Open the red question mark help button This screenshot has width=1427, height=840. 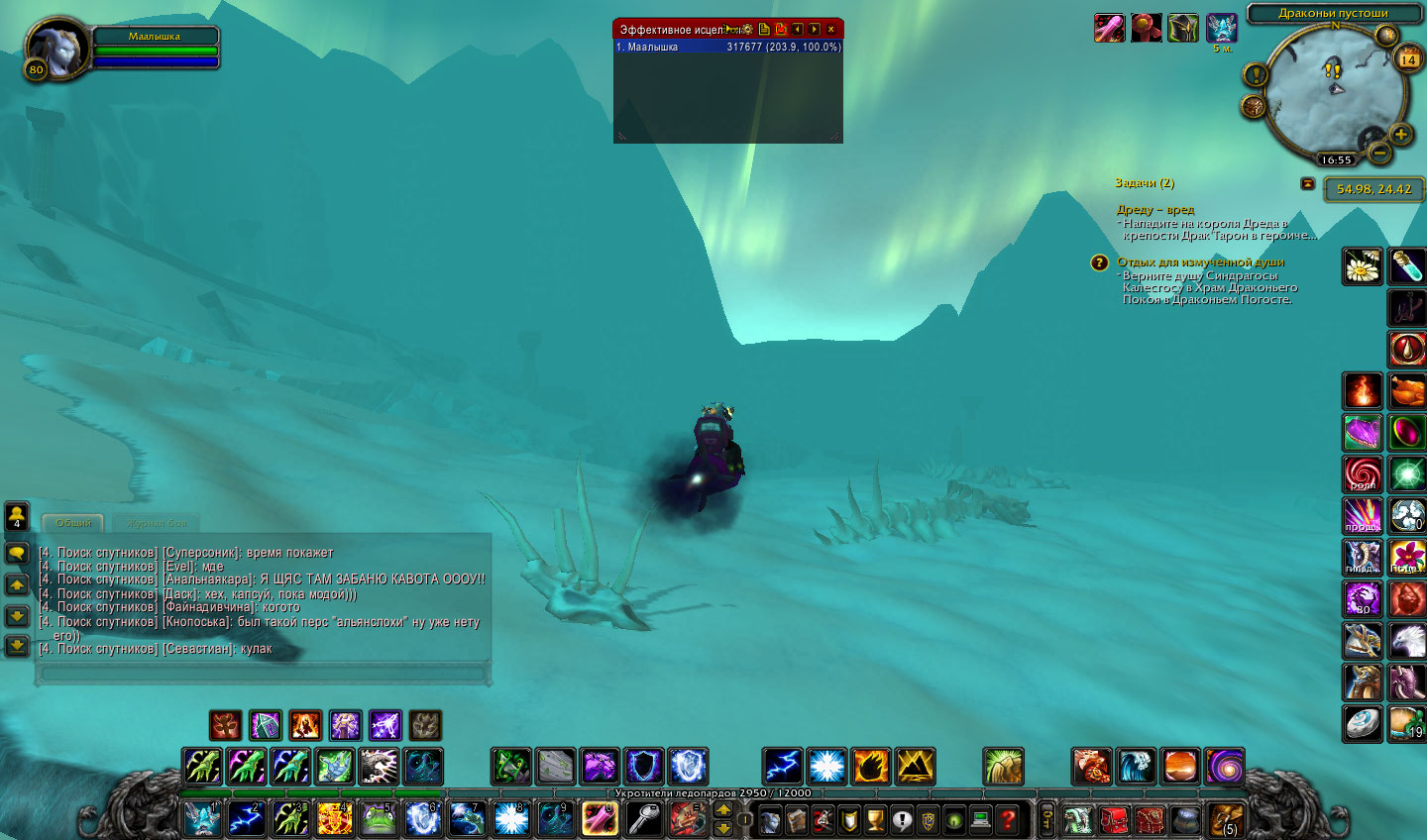tap(1008, 820)
